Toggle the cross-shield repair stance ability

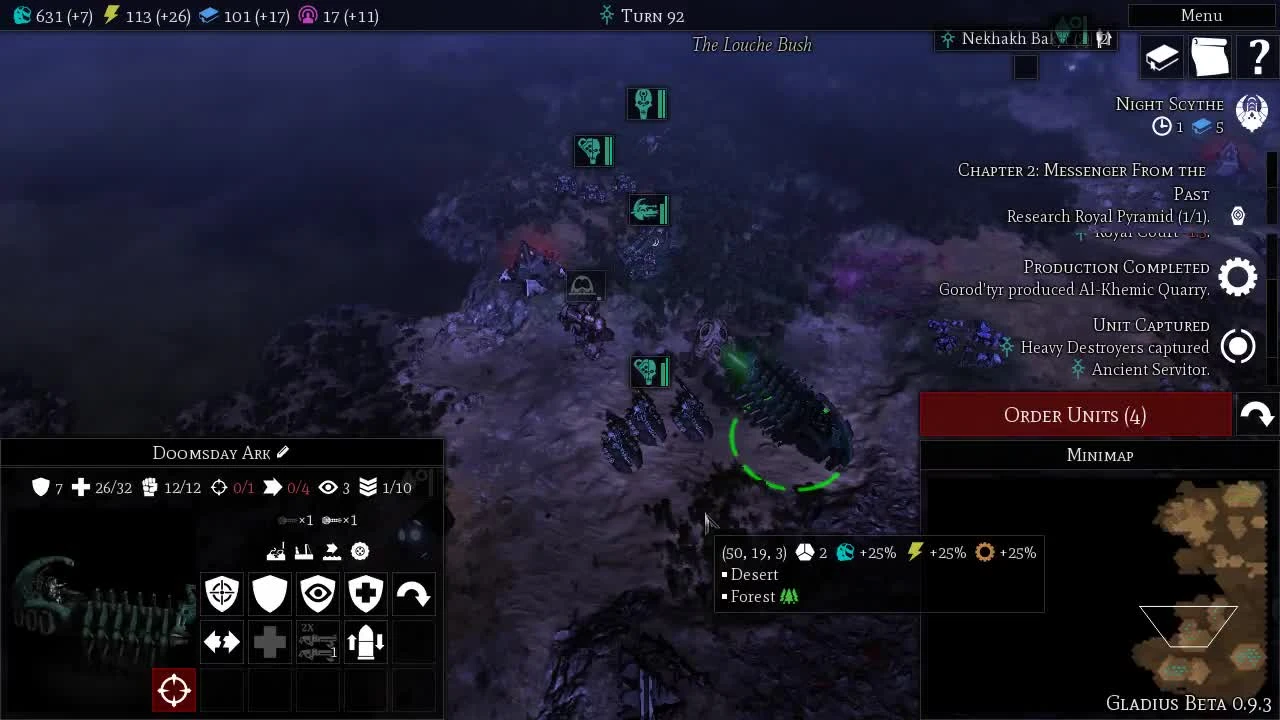pos(365,594)
